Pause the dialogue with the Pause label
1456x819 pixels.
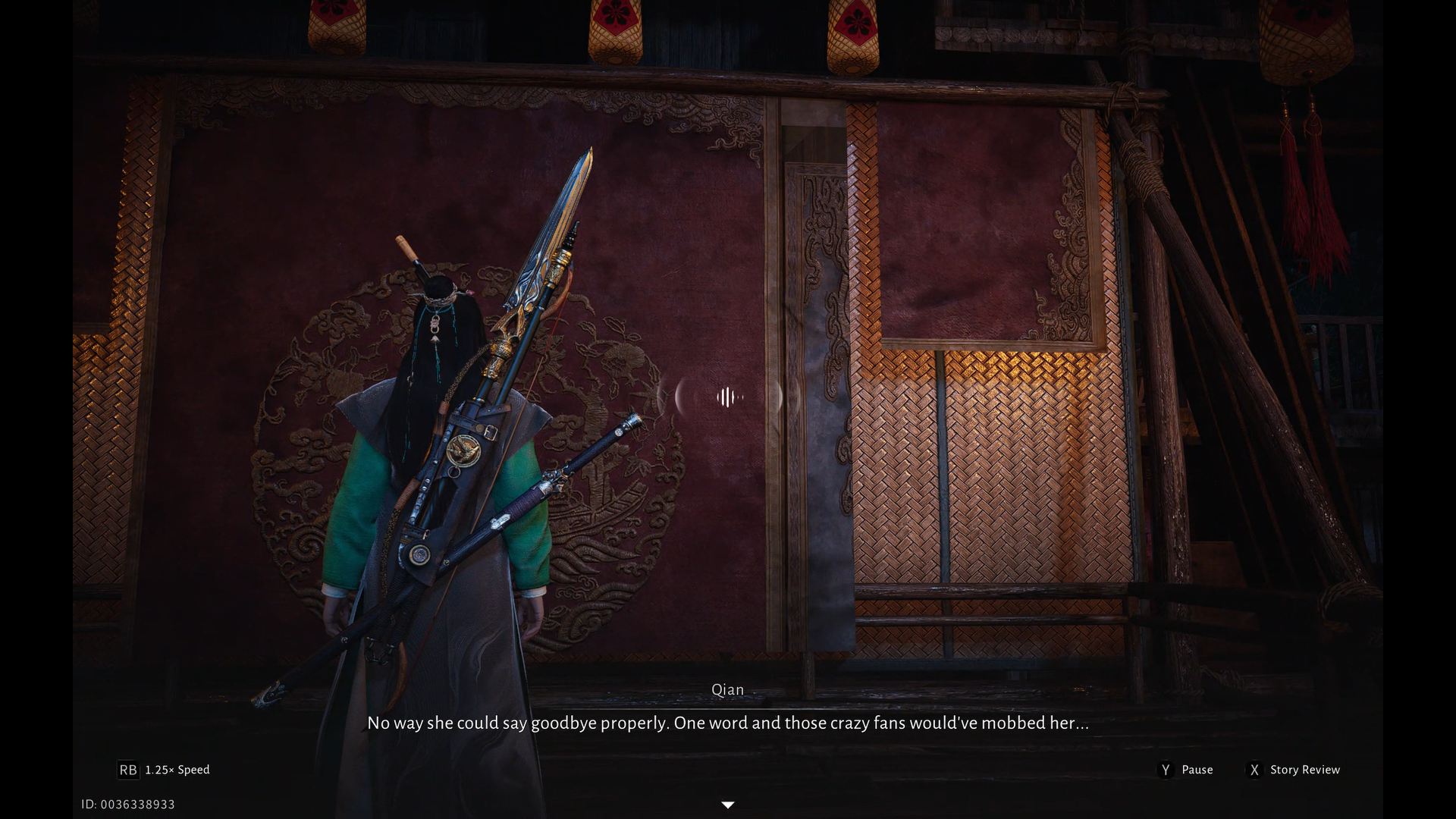(1196, 770)
